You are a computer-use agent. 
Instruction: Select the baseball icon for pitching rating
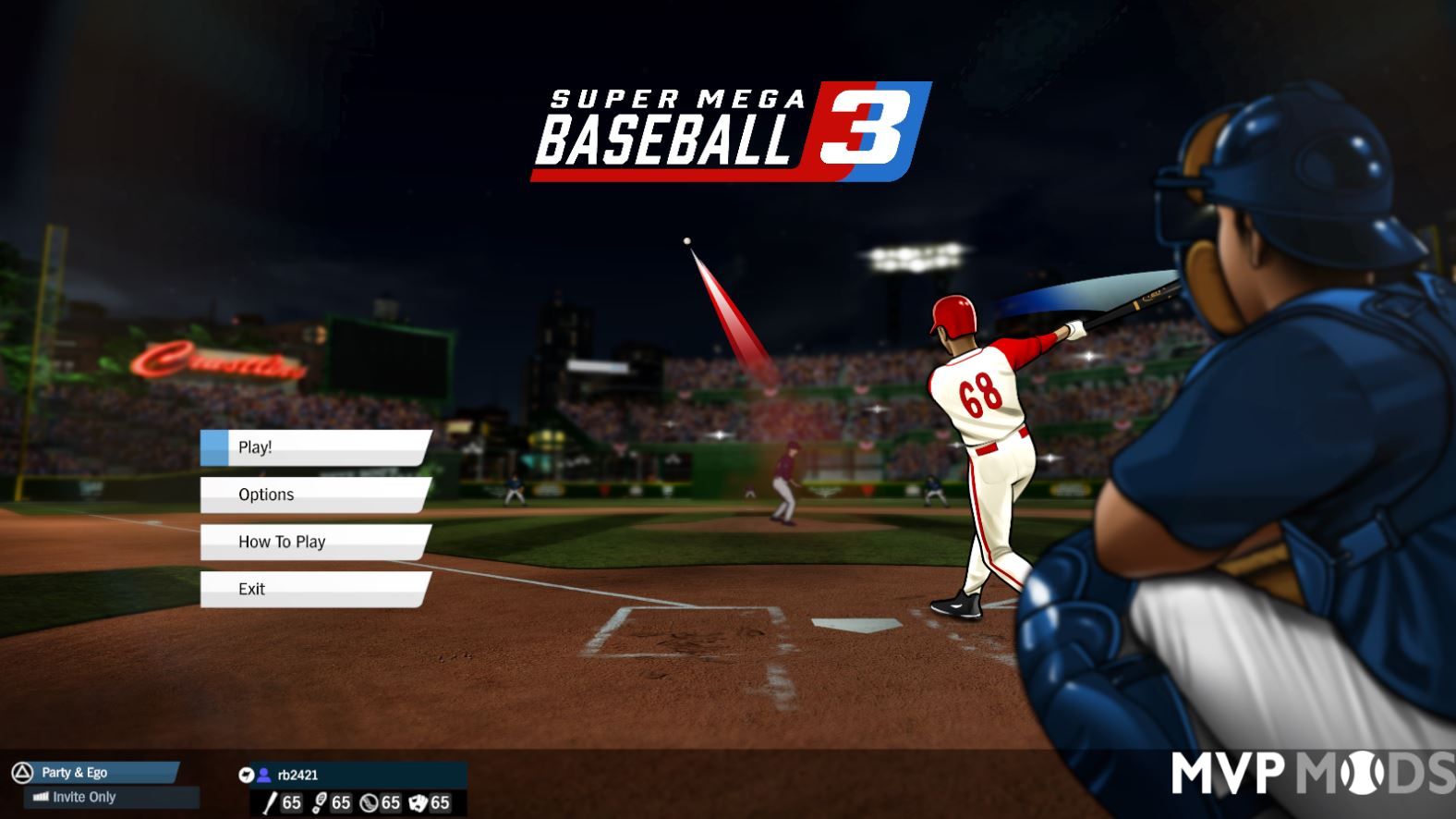click(x=370, y=802)
